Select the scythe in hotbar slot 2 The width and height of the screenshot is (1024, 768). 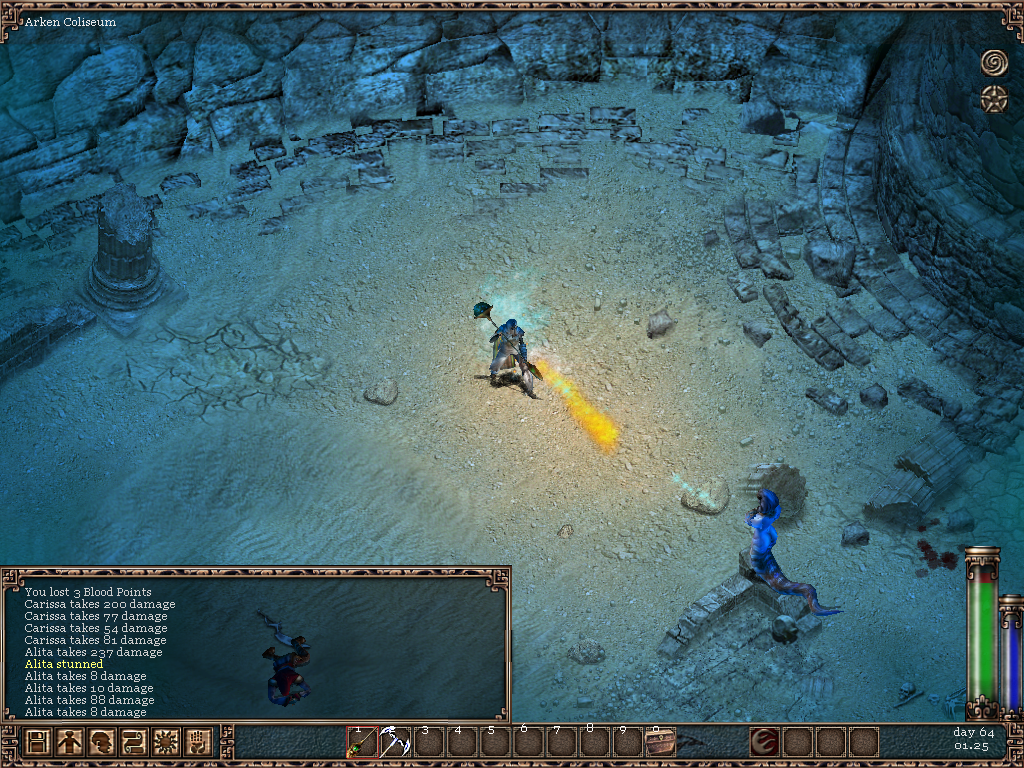[x=395, y=743]
